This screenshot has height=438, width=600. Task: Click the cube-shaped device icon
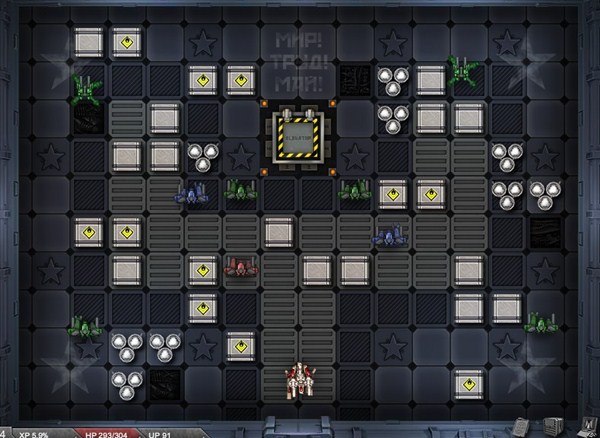point(553,426)
